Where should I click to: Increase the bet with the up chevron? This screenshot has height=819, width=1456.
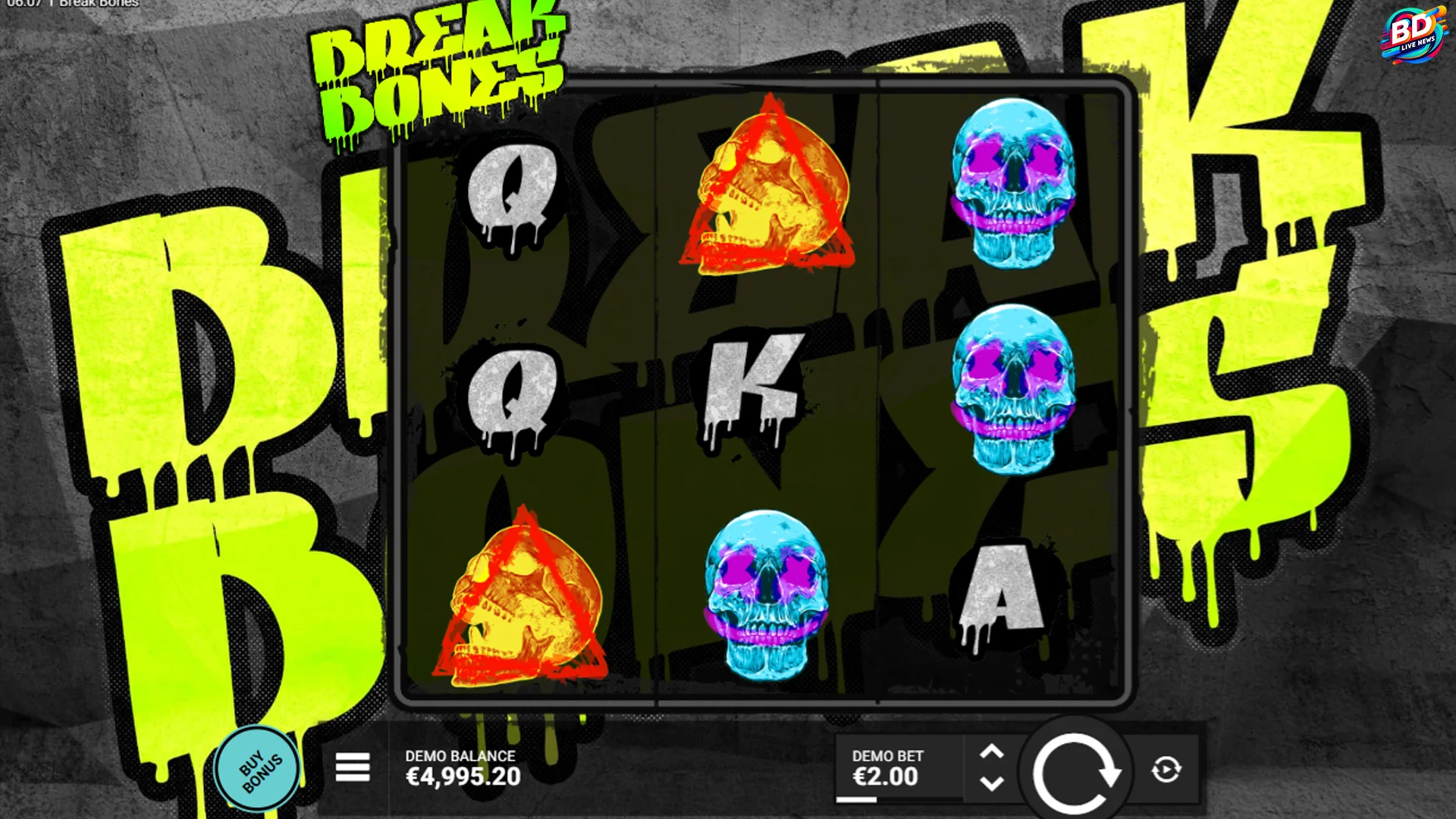[992, 752]
